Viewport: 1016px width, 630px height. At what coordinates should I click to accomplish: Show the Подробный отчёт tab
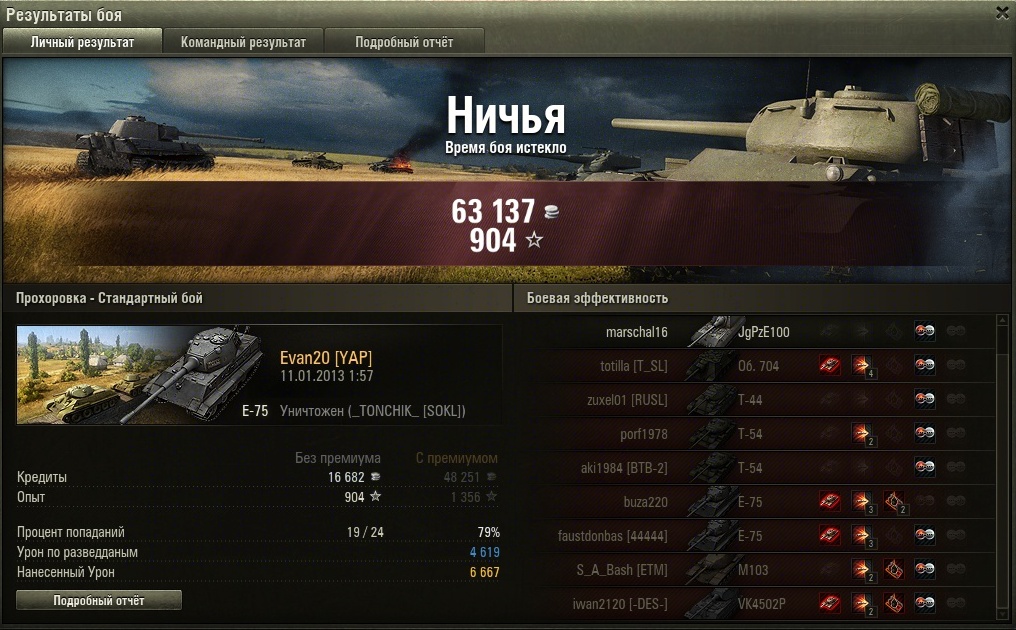404,42
